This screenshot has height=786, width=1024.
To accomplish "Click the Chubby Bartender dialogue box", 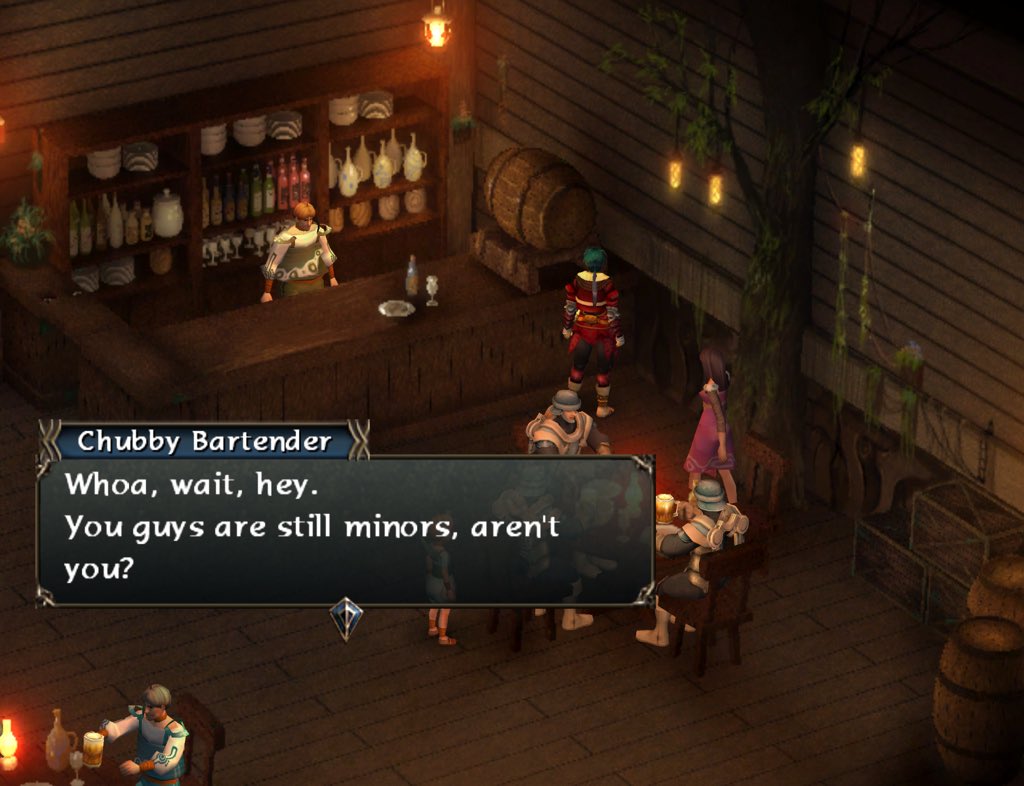I will (x=345, y=528).
